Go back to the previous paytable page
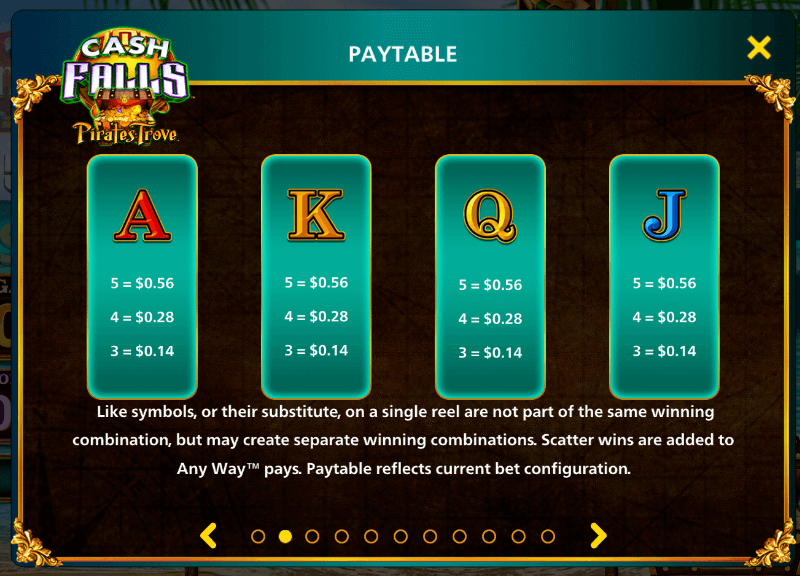The width and height of the screenshot is (800, 576). [208, 536]
